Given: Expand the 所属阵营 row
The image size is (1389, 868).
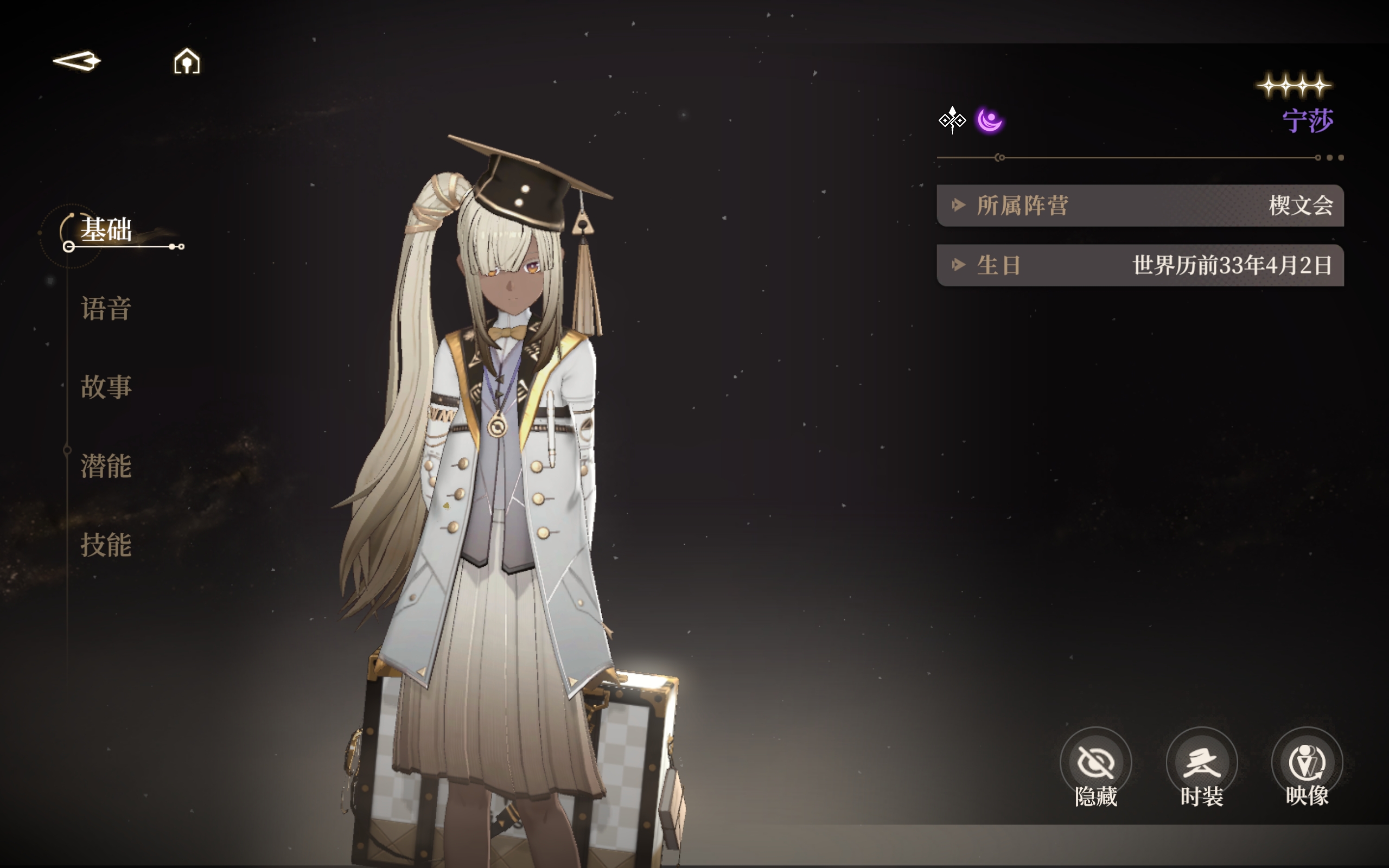Looking at the screenshot, I should coord(1139,206).
